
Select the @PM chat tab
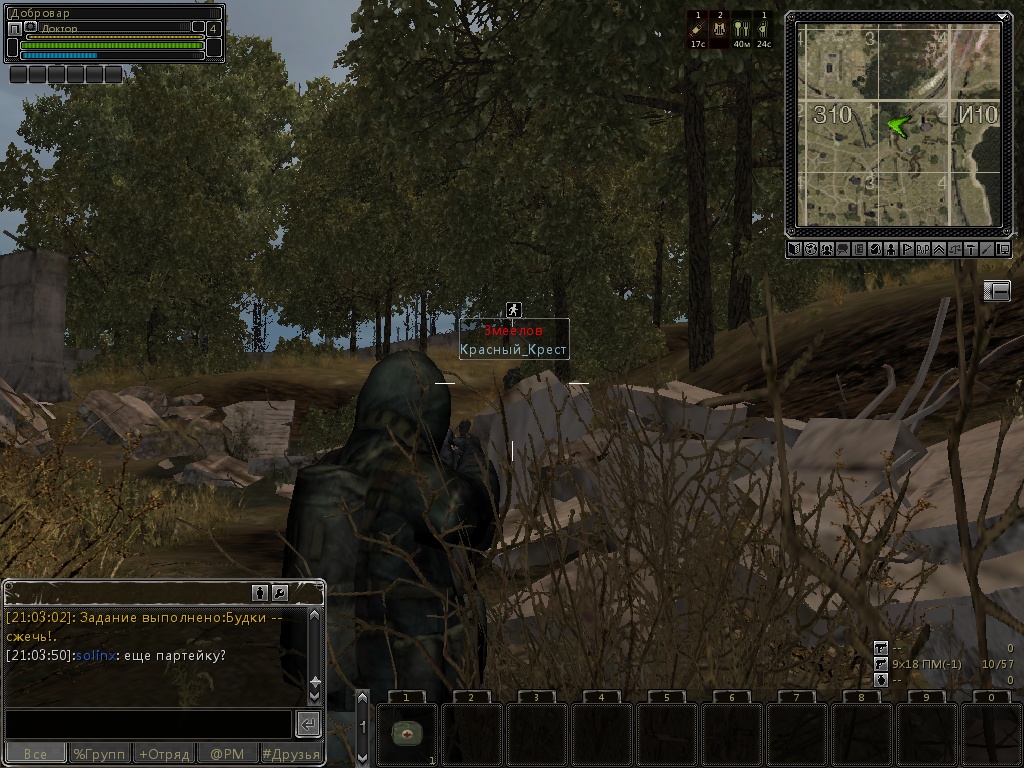(x=227, y=754)
